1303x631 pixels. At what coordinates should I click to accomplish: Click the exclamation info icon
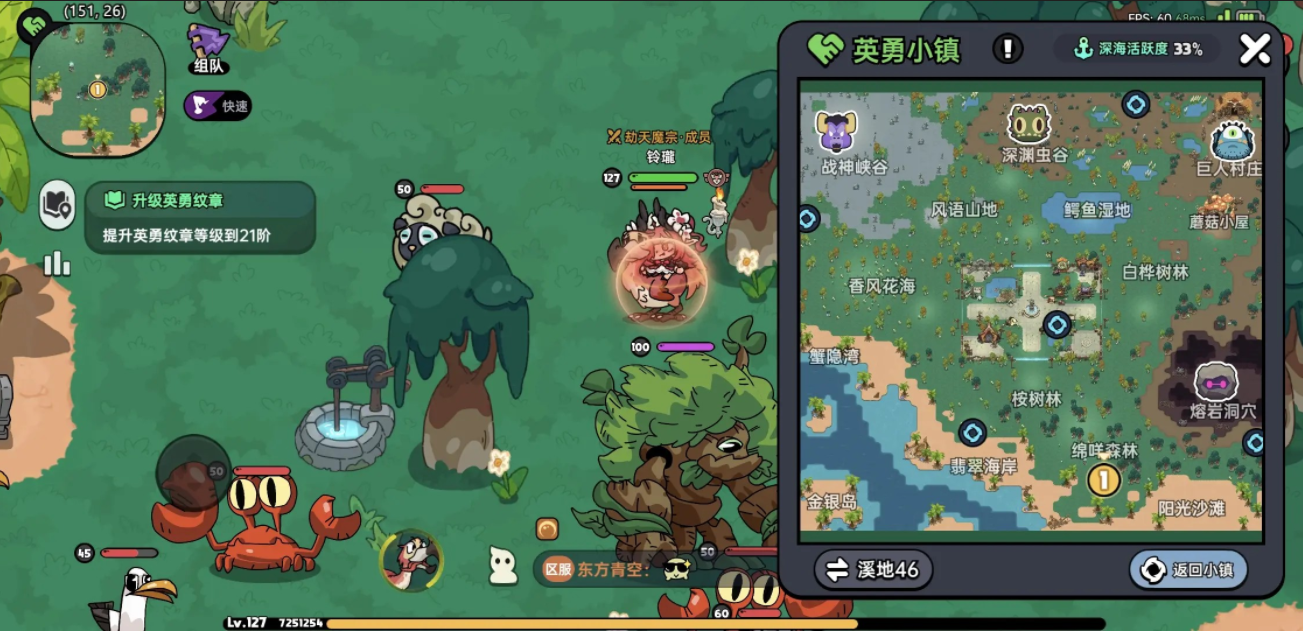(1007, 48)
